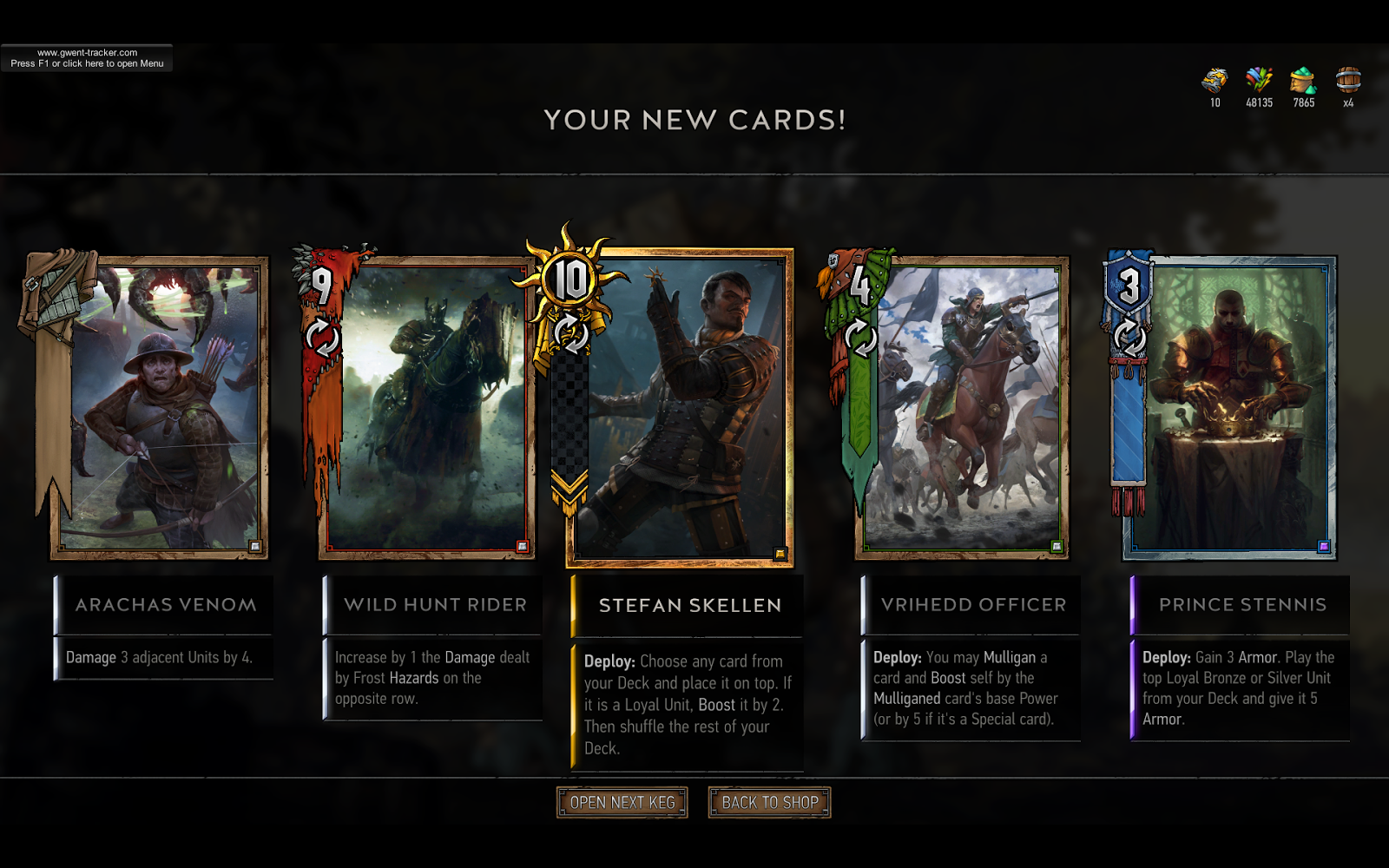Click the Wild Hunt Rider name plate
Screen dimensions: 1389x868
pyautogui.click(x=433, y=605)
